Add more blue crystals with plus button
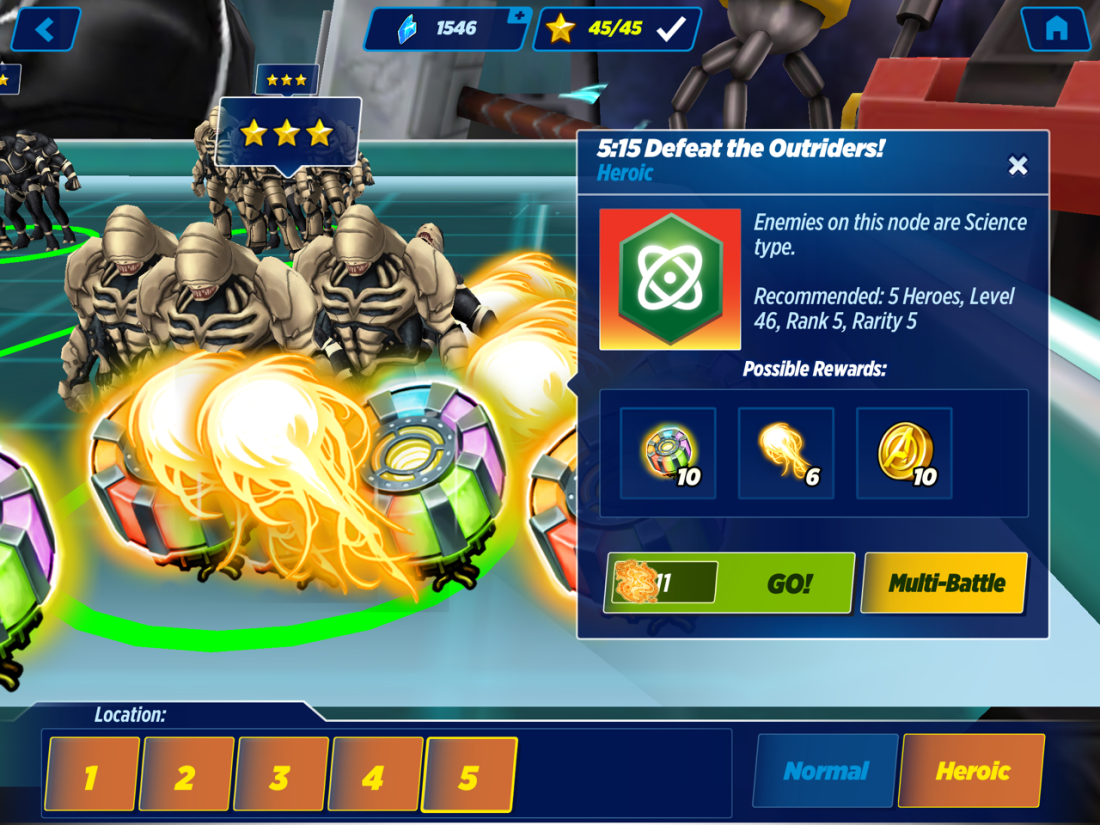The width and height of the screenshot is (1100, 825). 518,16
